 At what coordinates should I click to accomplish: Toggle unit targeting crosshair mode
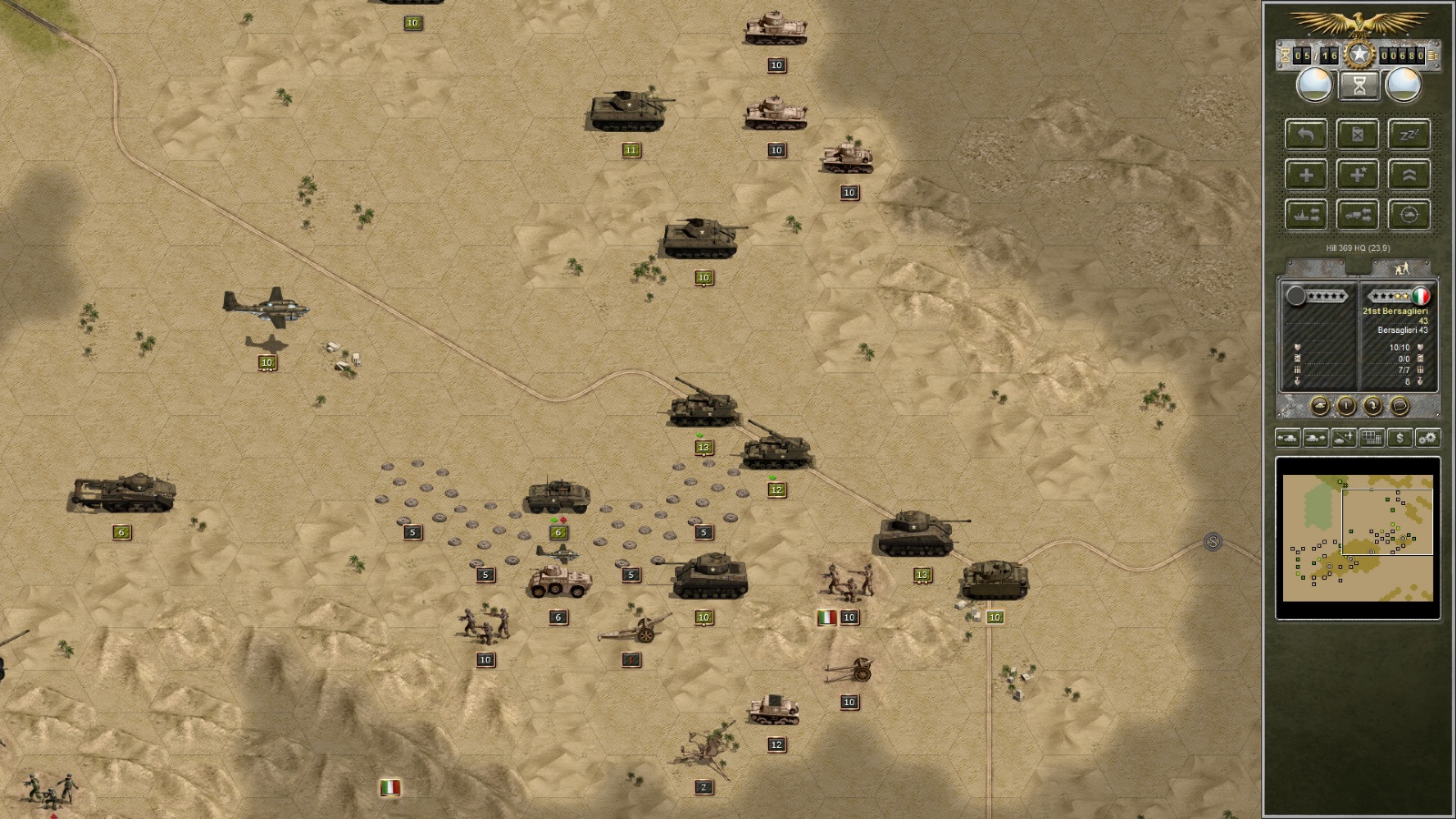(1409, 216)
